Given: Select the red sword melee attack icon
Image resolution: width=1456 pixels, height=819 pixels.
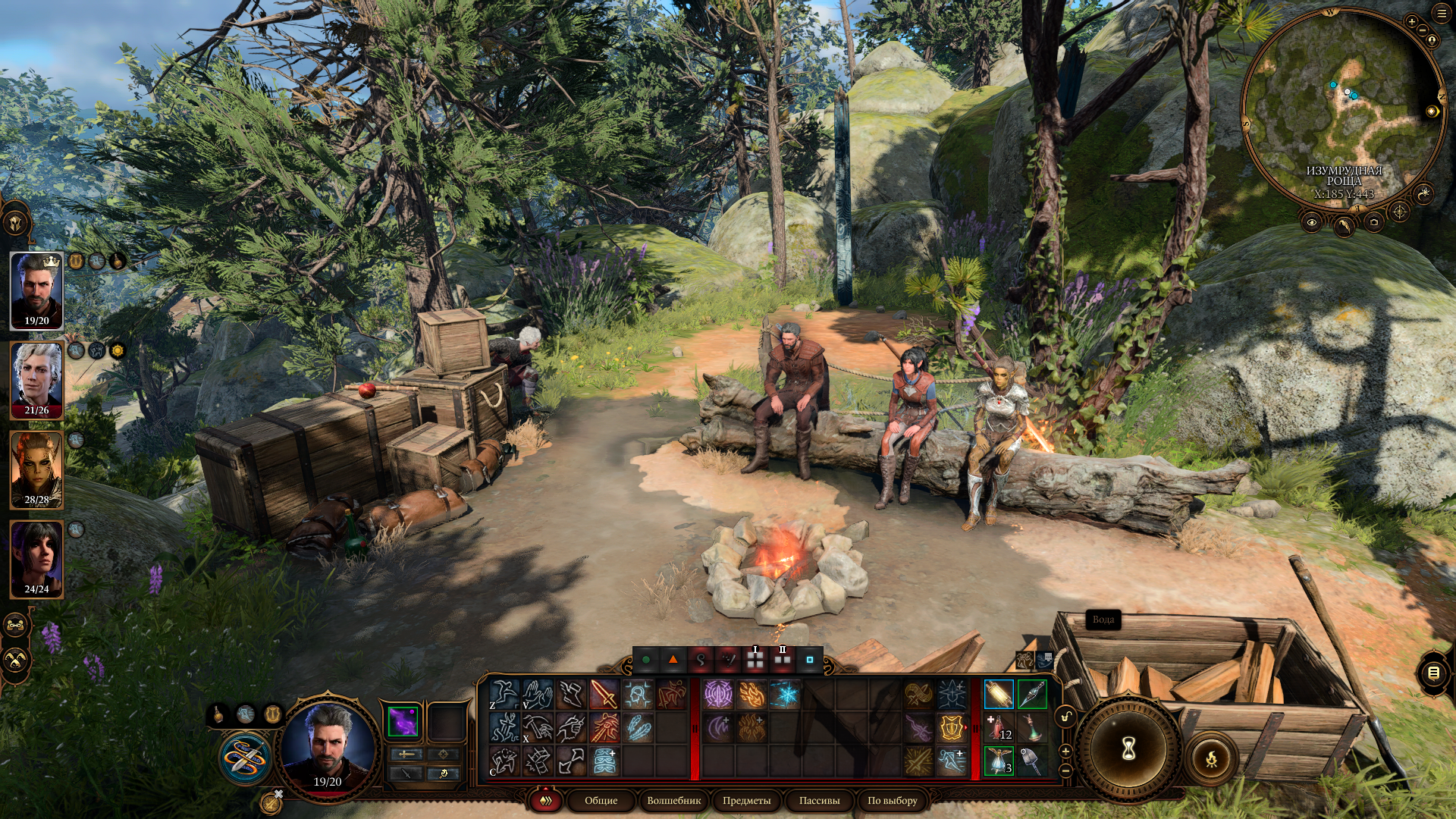Looking at the screenshot, I should pos(604,694).
